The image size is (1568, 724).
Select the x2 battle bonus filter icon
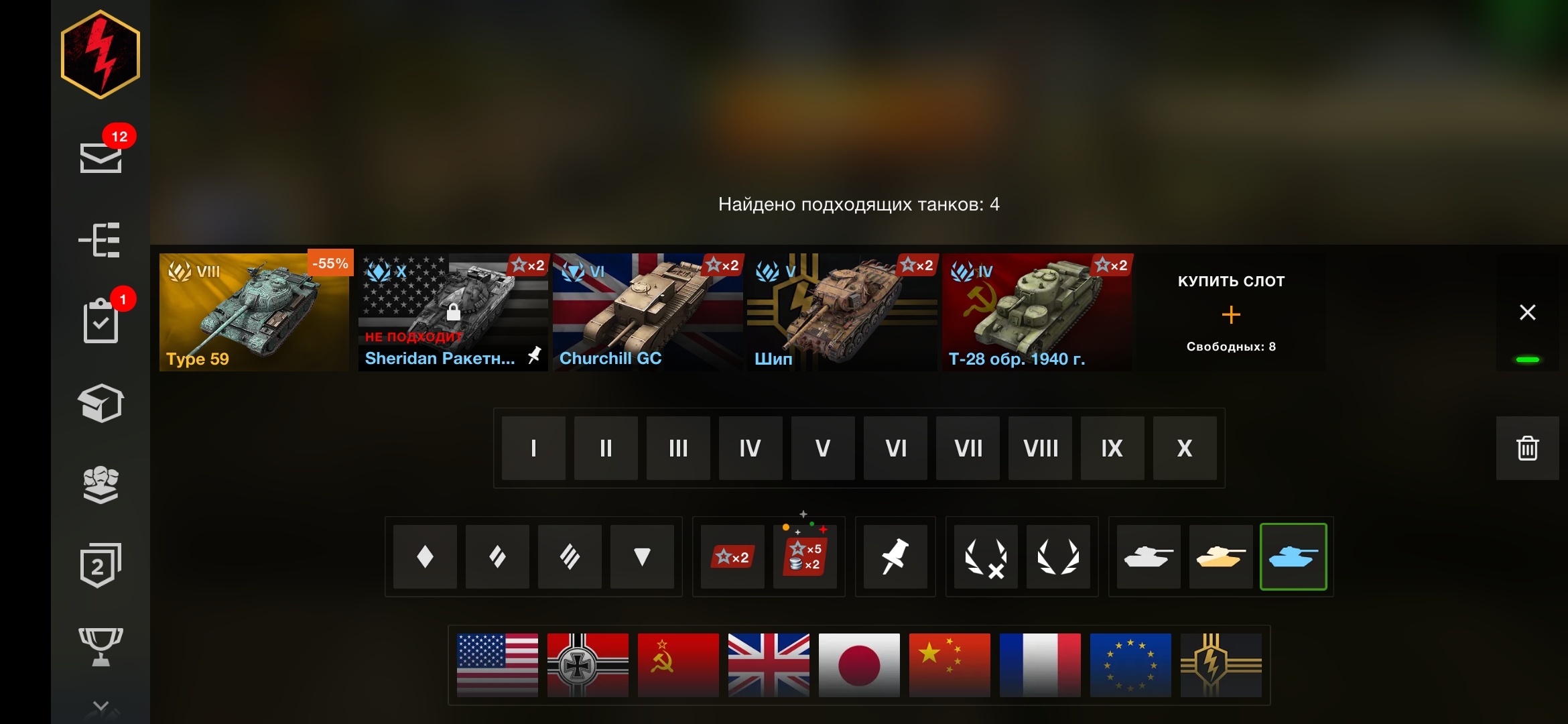coord(731,556)
